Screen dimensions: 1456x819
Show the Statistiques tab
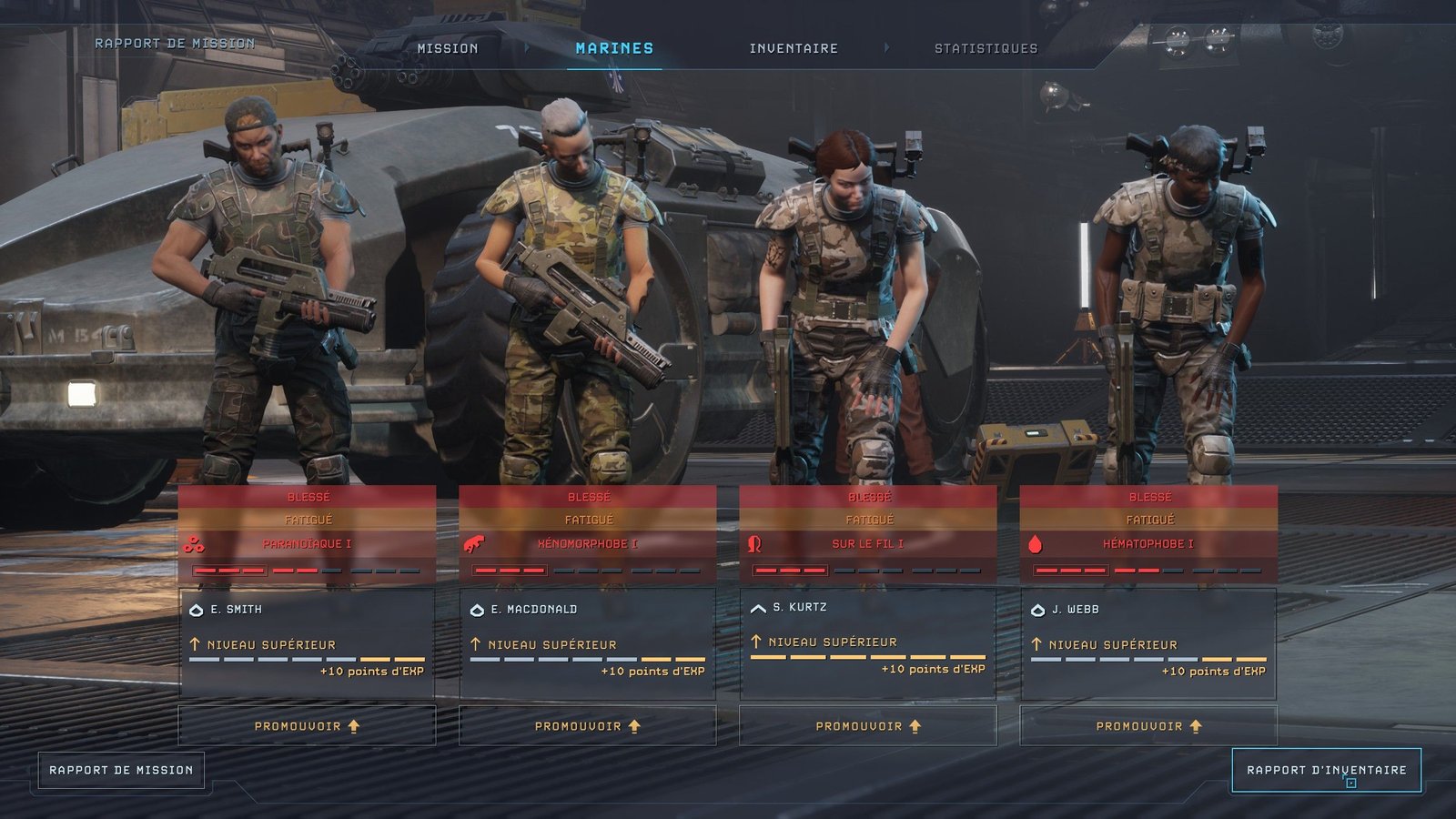(986, 48)
